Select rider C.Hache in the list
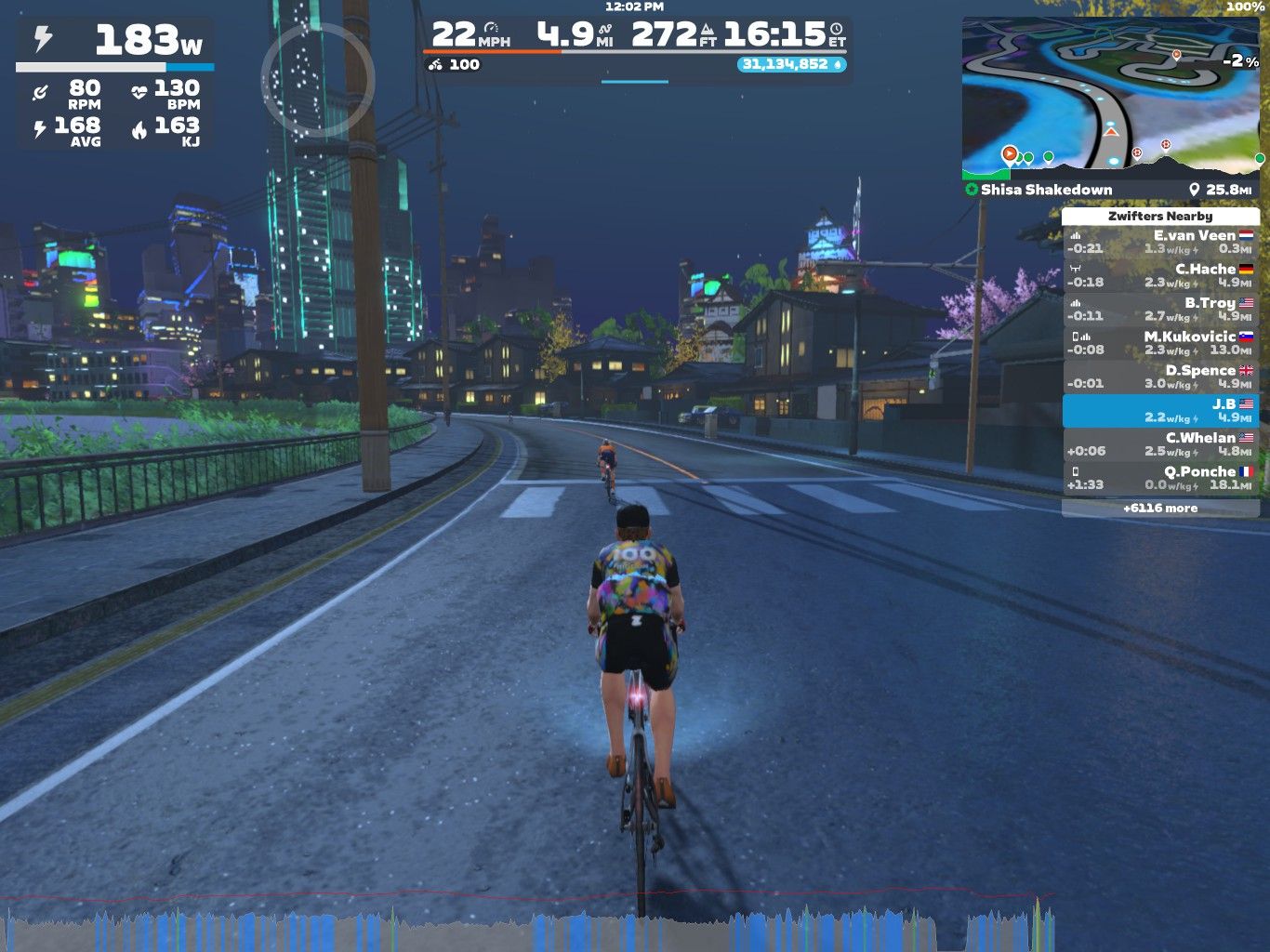Image resolution: width=1270 pixels, height=952 pixels. coord(1160,275)
